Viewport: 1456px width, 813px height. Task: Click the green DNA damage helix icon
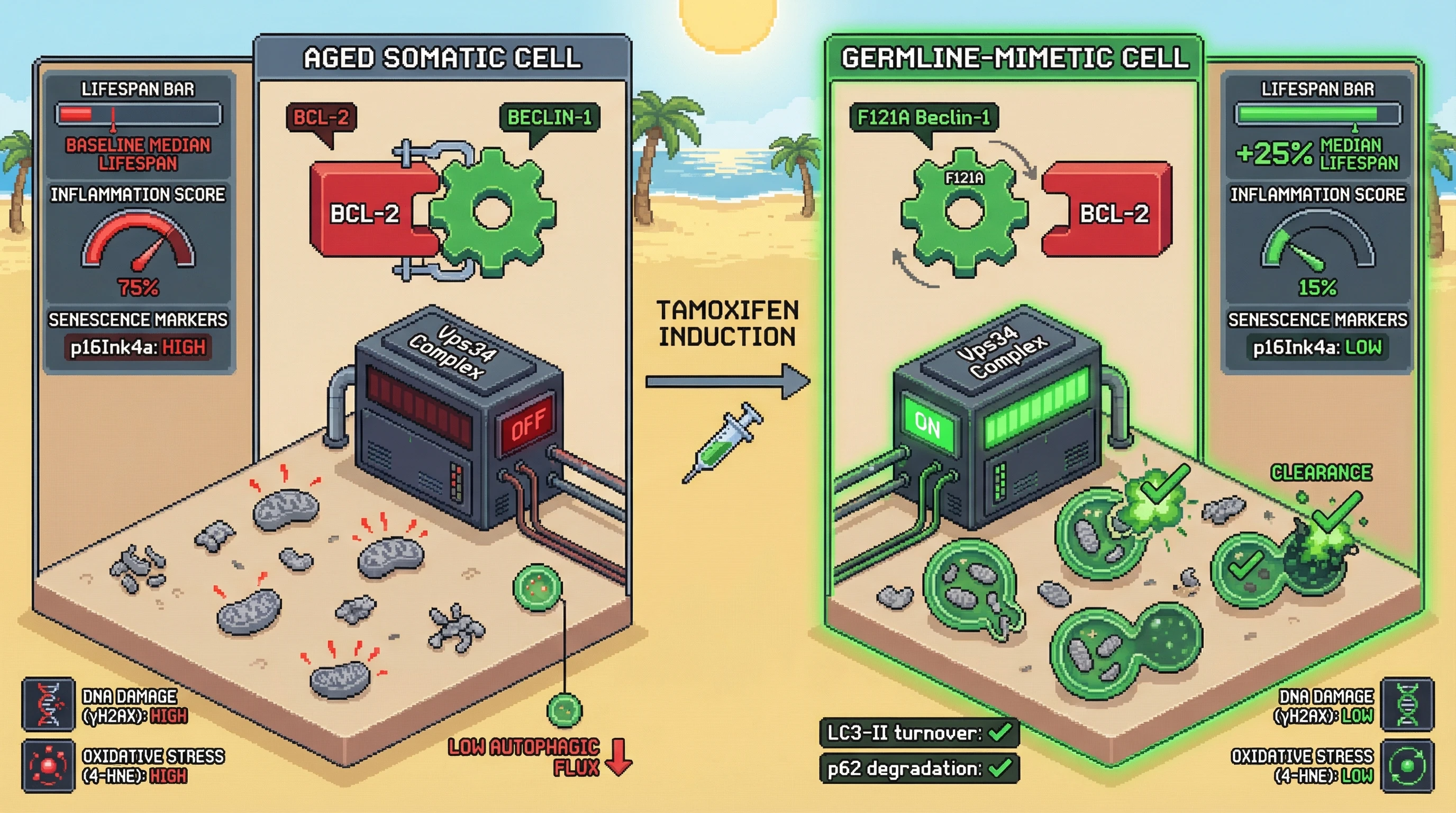[x=1407, y=704]
